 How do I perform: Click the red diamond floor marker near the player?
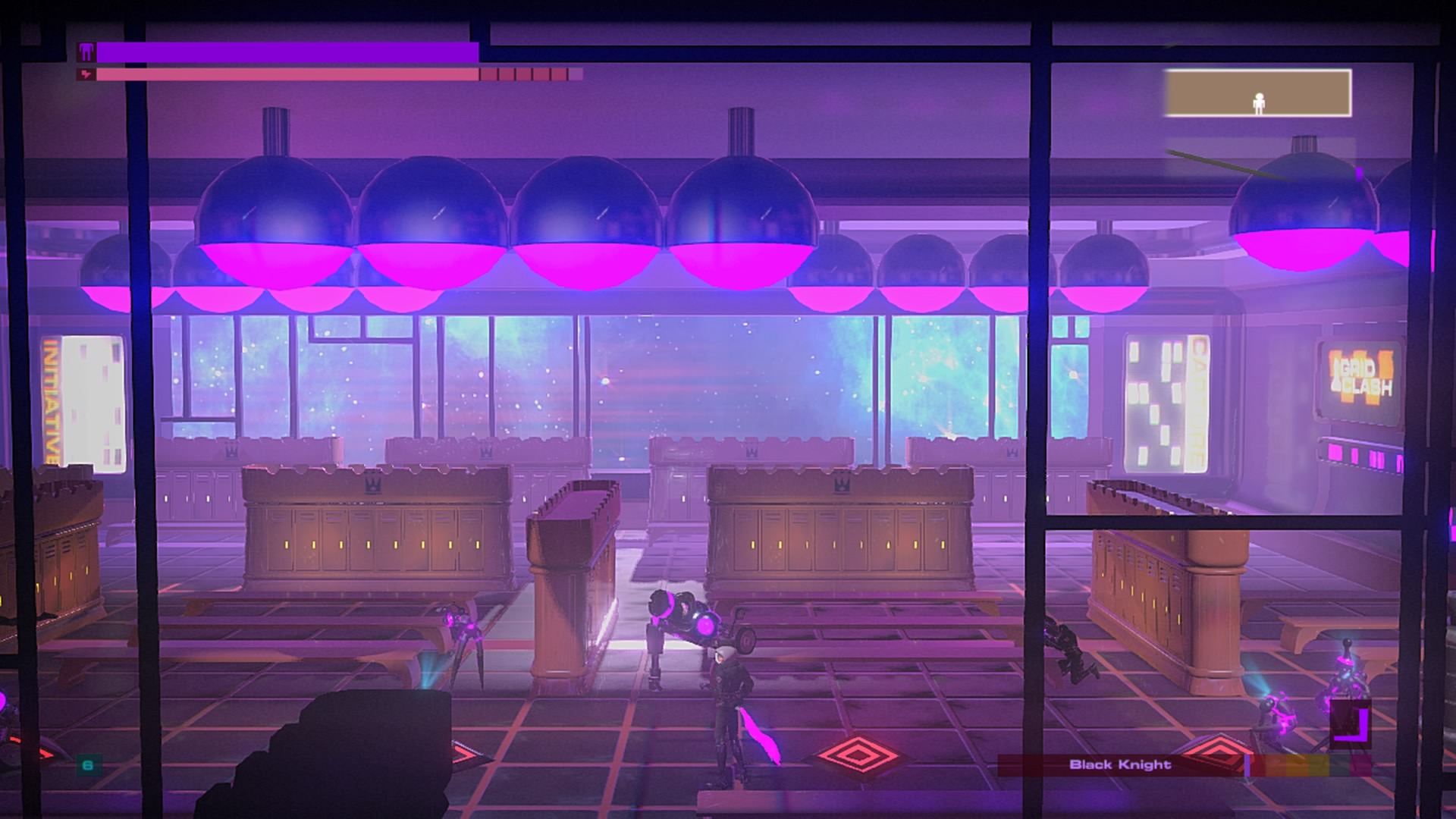(858, 756)
